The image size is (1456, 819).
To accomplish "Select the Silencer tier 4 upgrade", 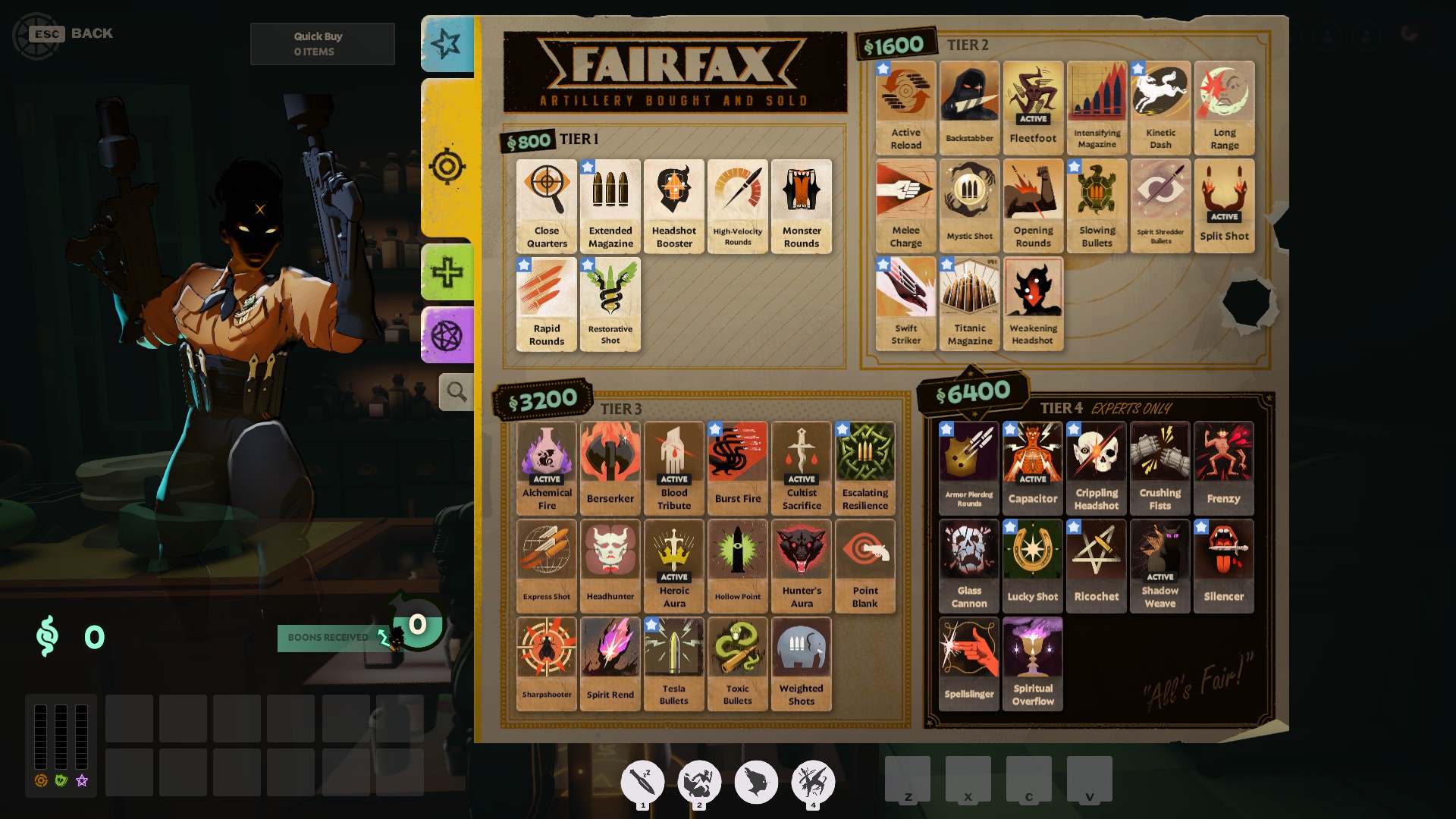I will (x=1224, y=565).
